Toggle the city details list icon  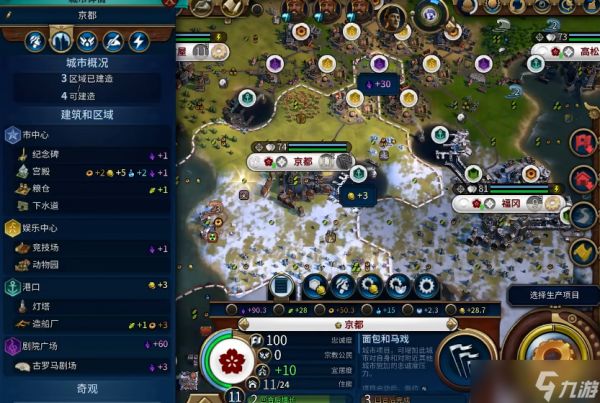(x=283, y=286)
